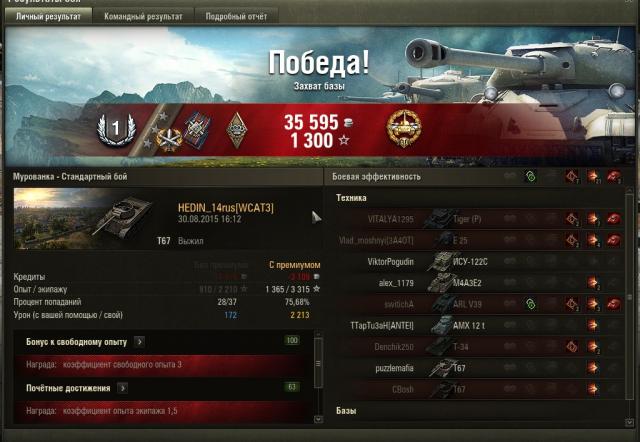This screenshot has height=442, width=640.
Task: Click the class 1 mastery badge
Action: [x=114, y=128]
